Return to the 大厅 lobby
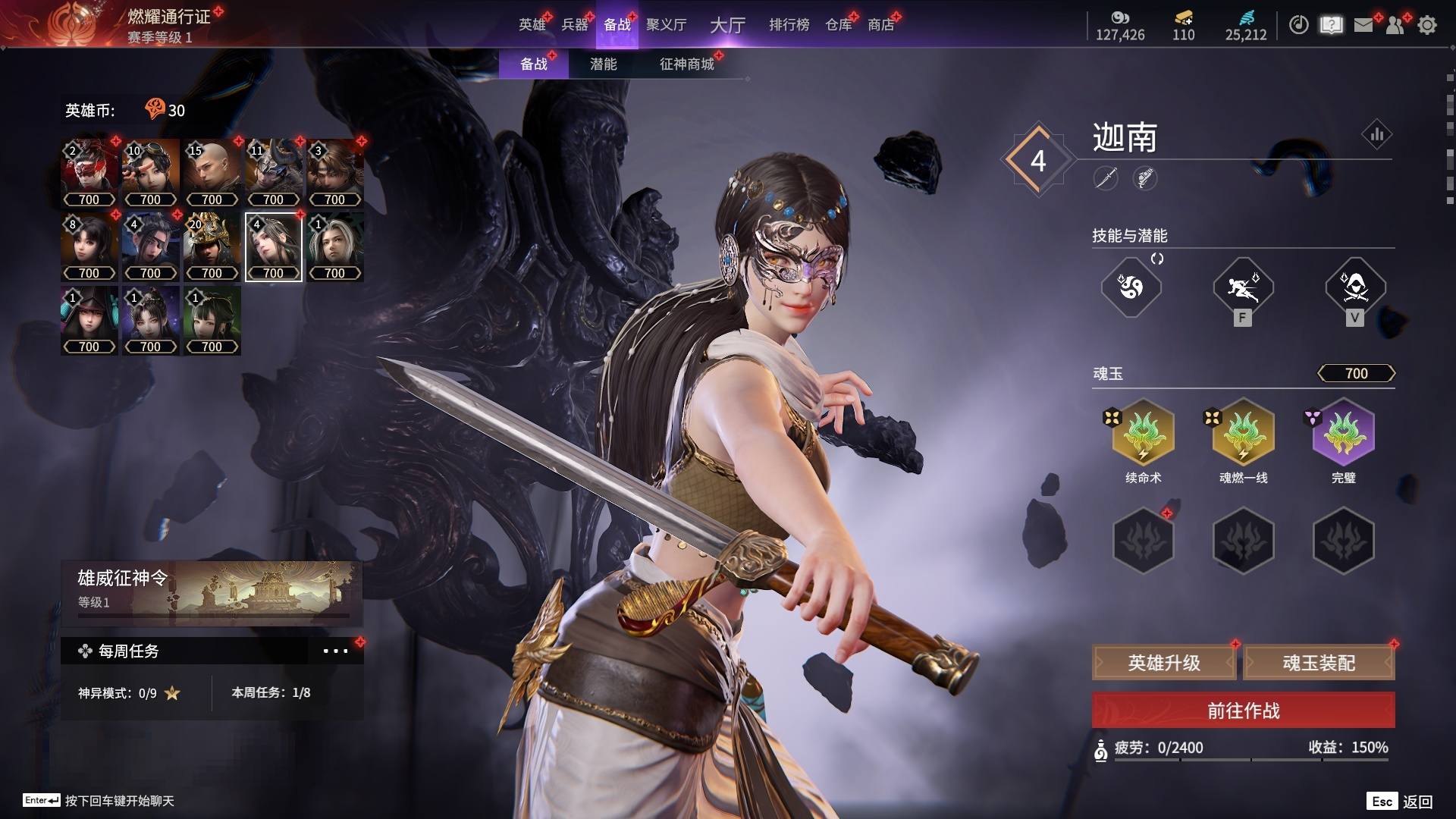The image size is (1456, 819). click(727, 25)
